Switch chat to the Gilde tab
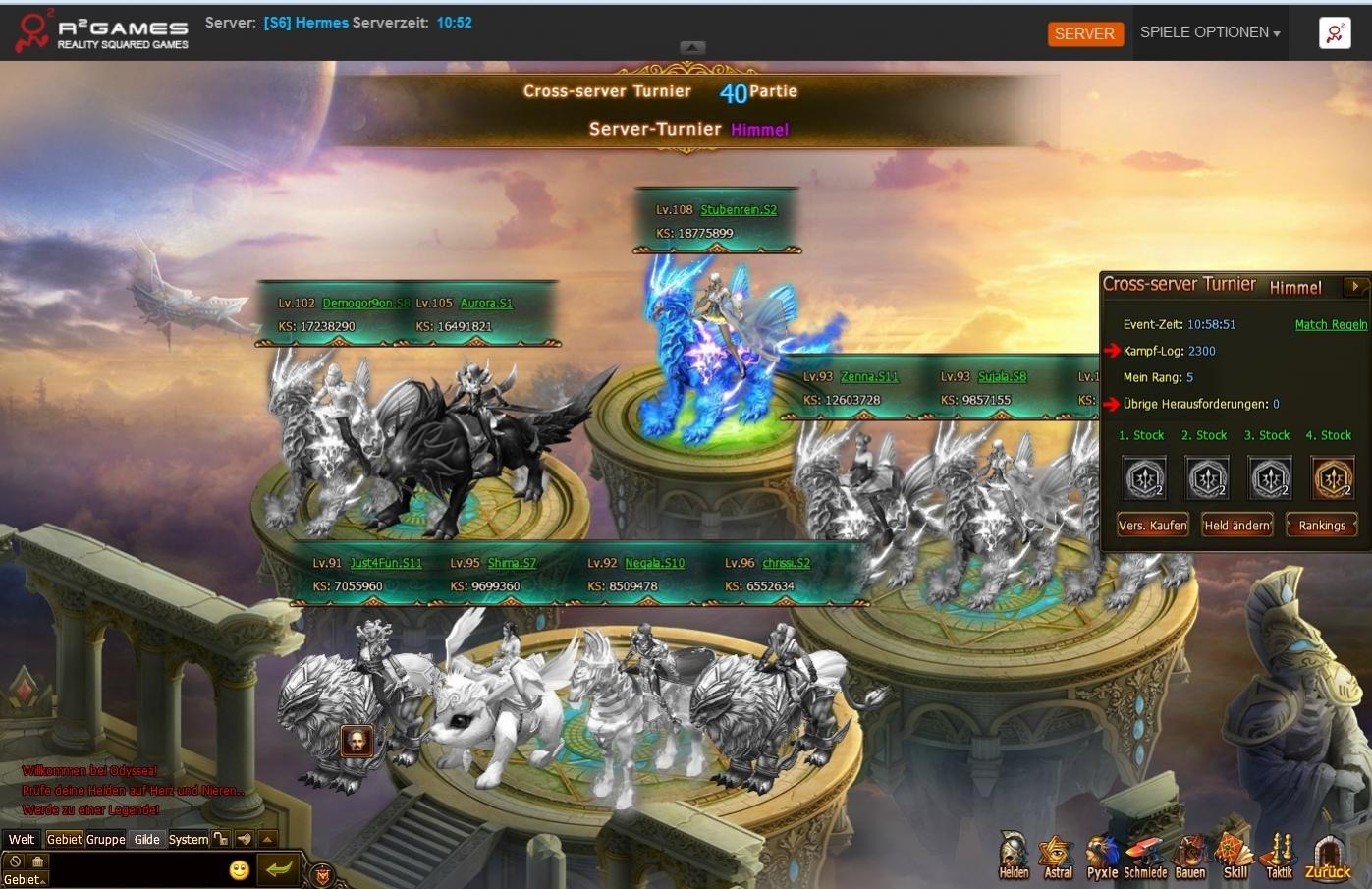 (x=147, y=839)
